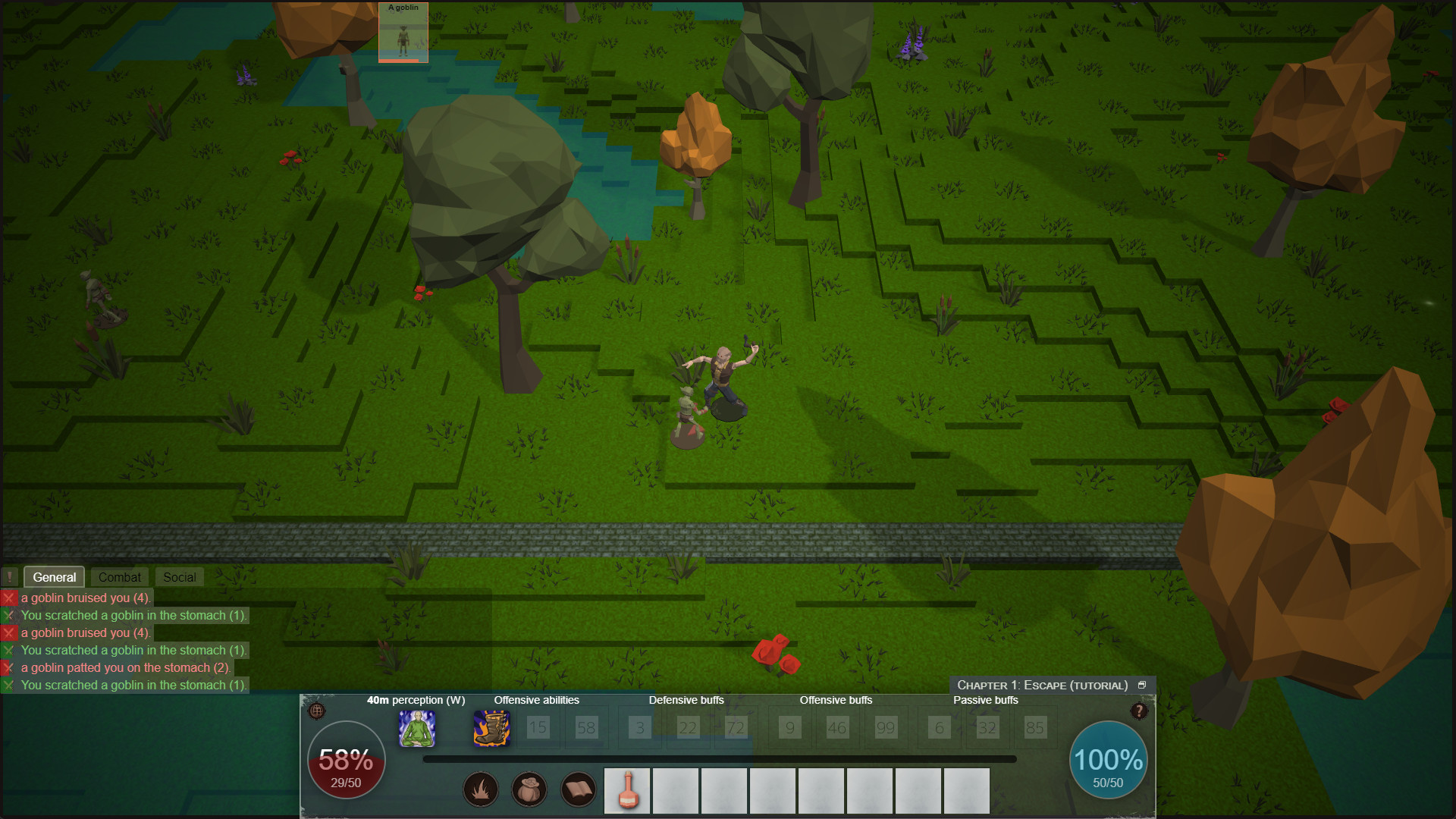1456x819 pixels.
Task: Select the red potion in the inventory
Action: (626, 791)
